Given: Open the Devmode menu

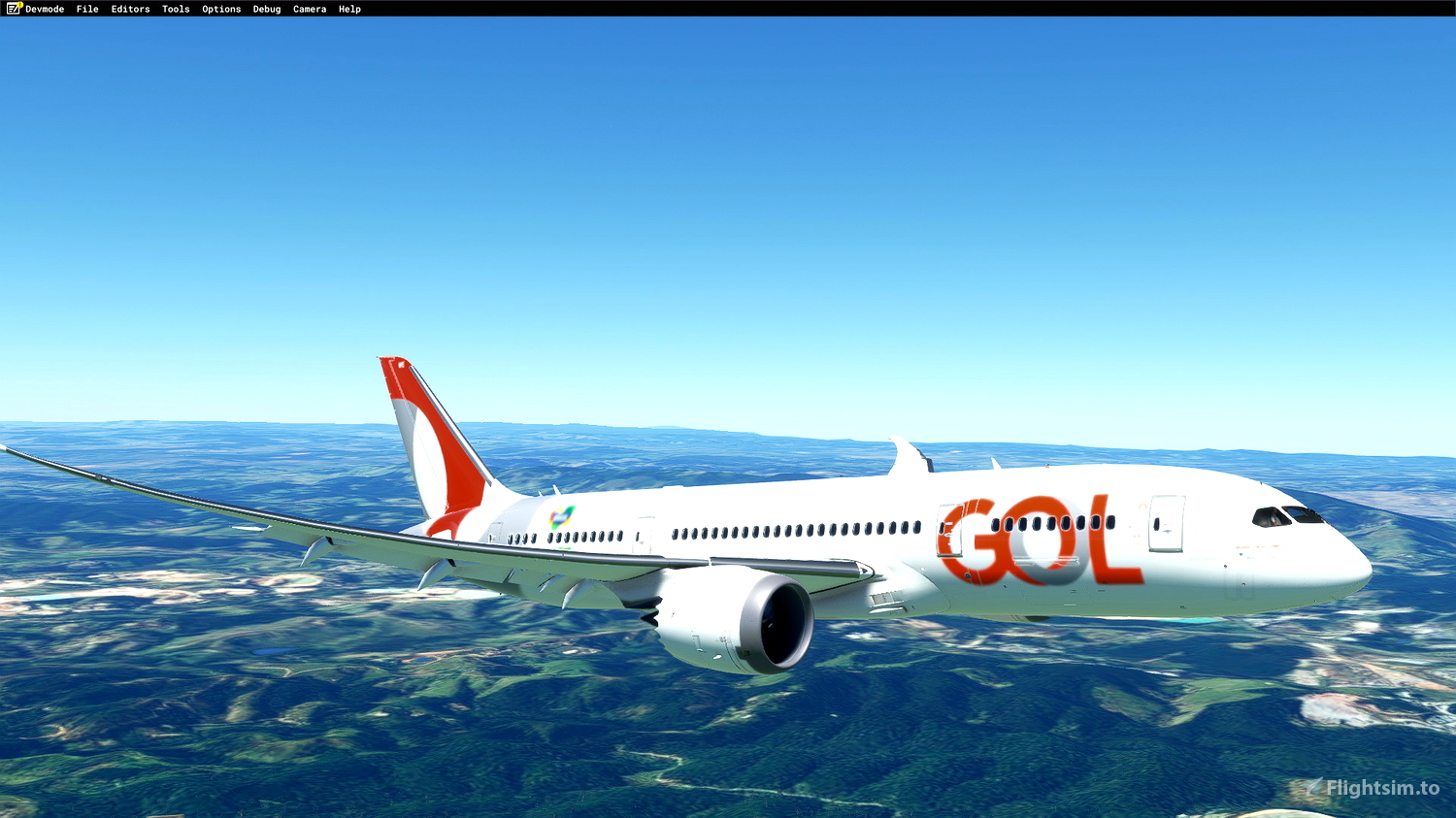Looking at the screenshot, I should 43,9.
